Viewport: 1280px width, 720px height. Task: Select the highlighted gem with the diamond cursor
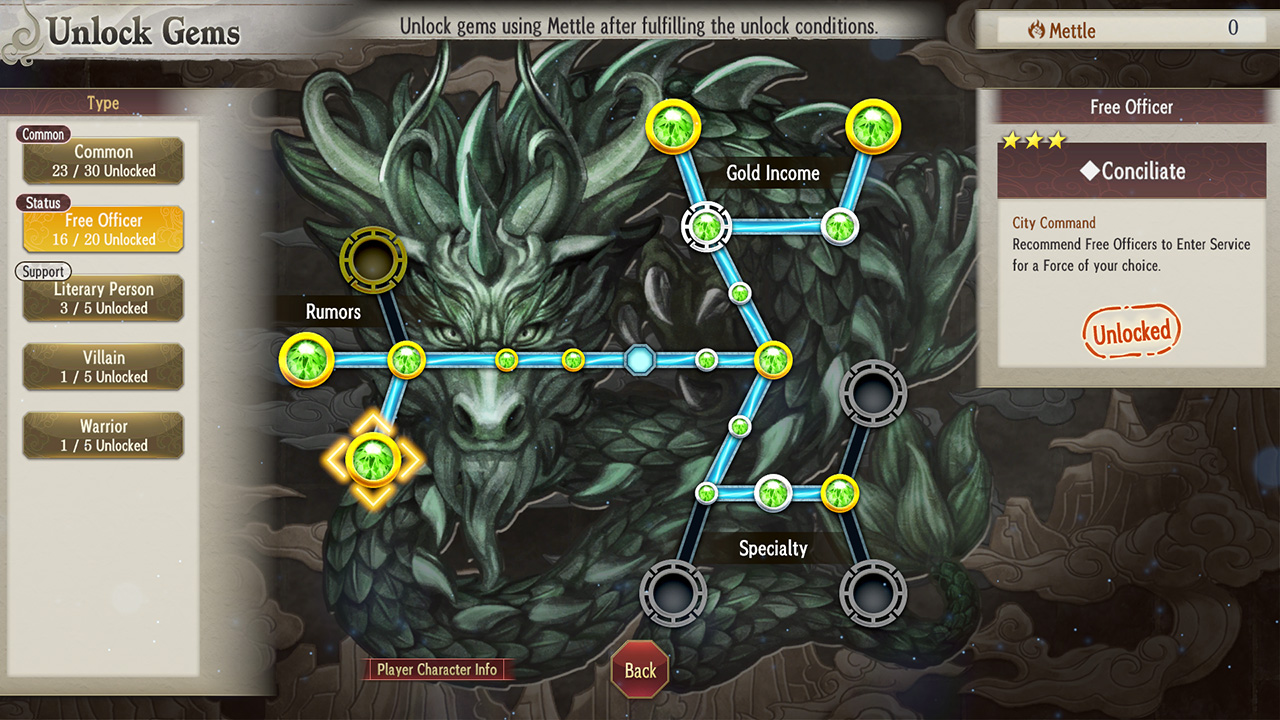click(373, 459)
